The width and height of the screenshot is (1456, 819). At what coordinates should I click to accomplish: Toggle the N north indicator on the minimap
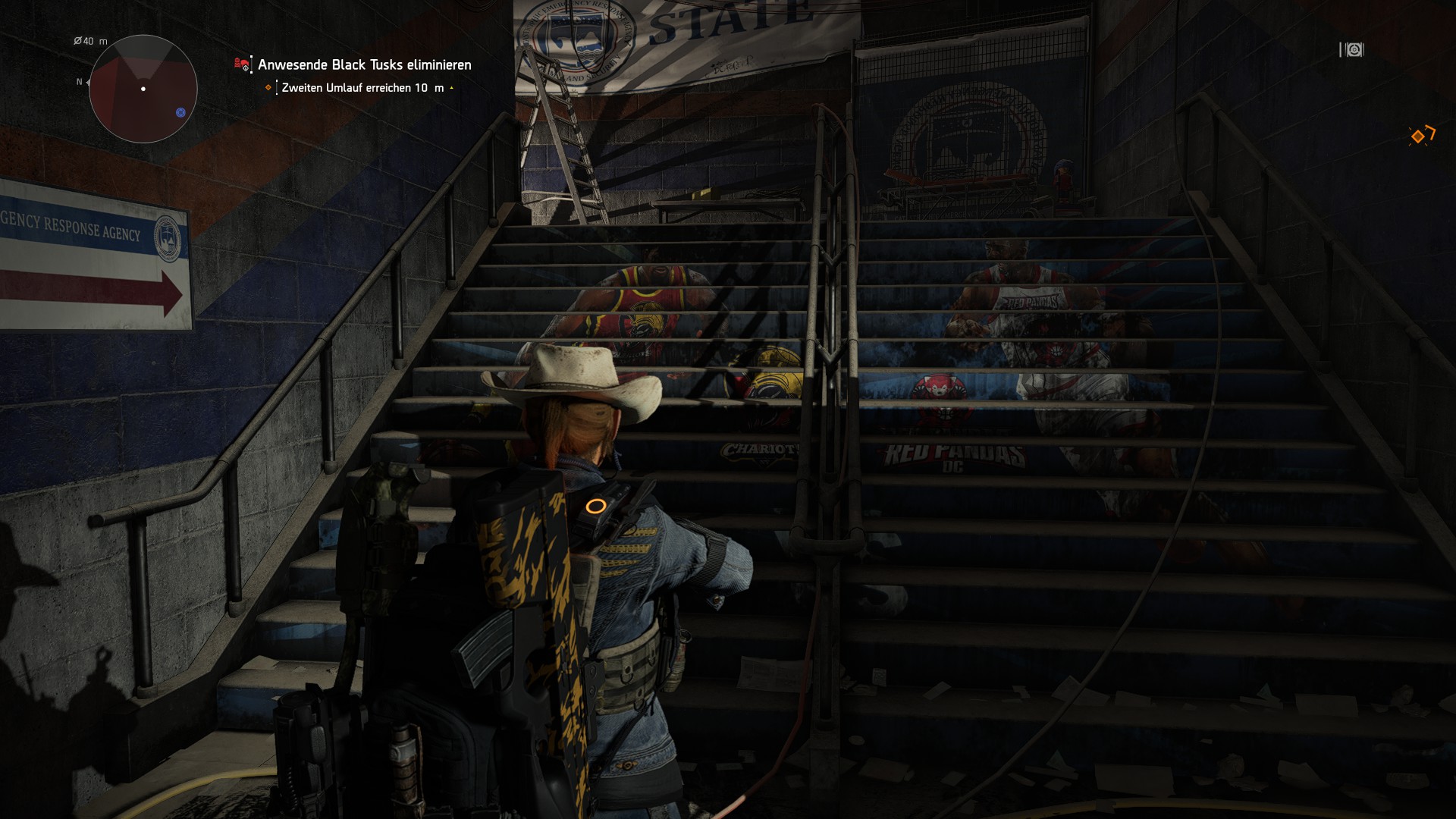pyautogui.click(x=78, y=81)
